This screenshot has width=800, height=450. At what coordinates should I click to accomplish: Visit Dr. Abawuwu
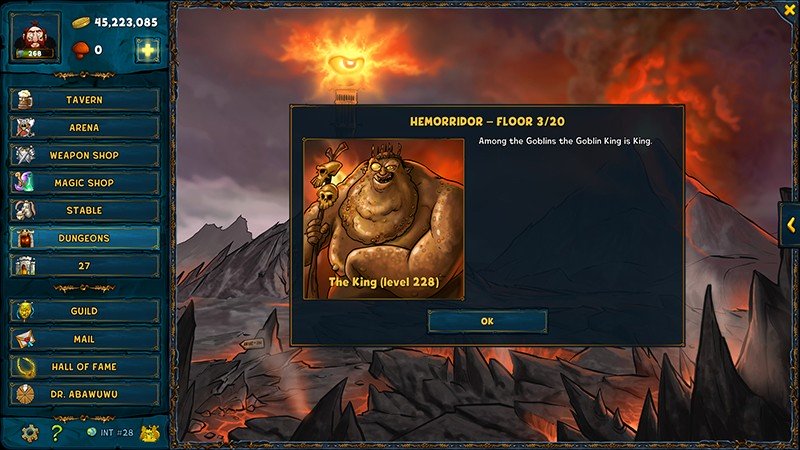click(84, 394)
